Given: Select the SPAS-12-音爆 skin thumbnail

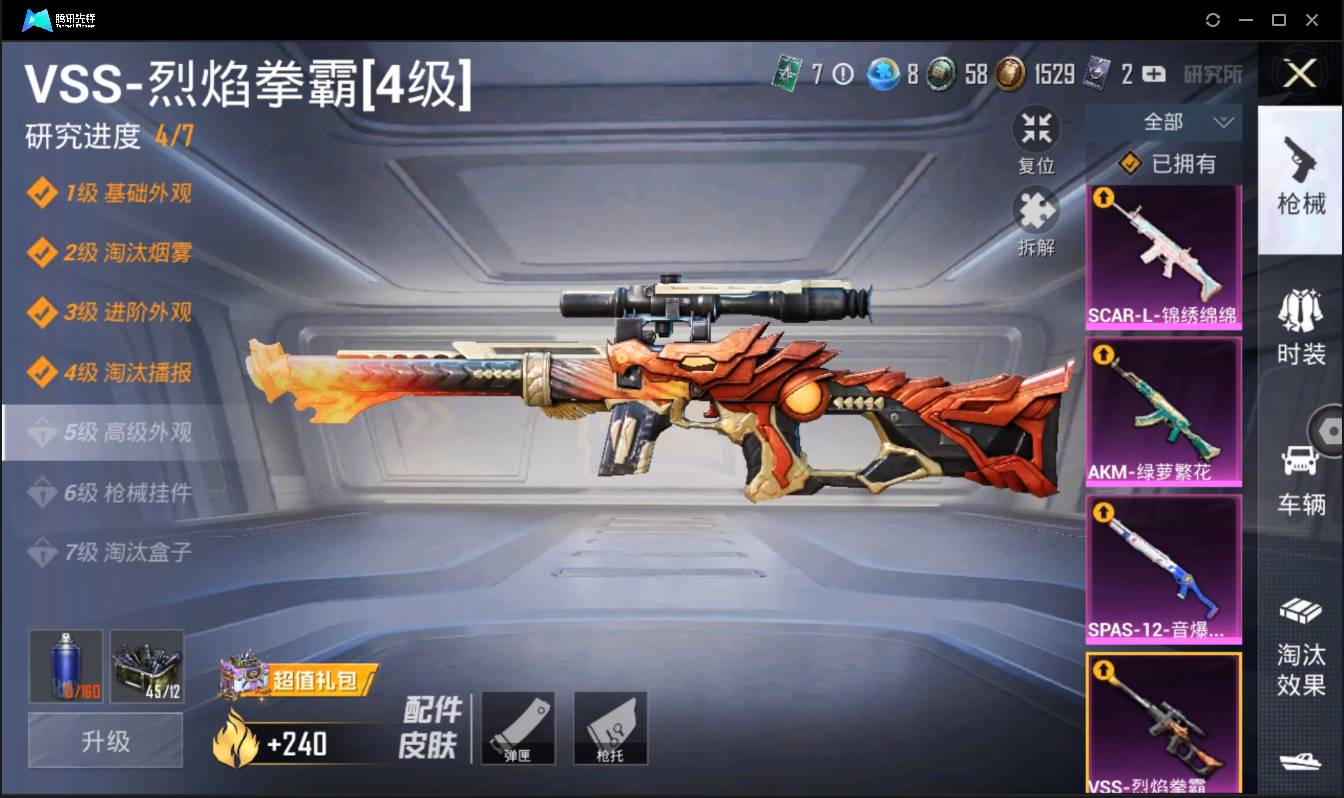Looking at the screenshot, I should 1164,567.
